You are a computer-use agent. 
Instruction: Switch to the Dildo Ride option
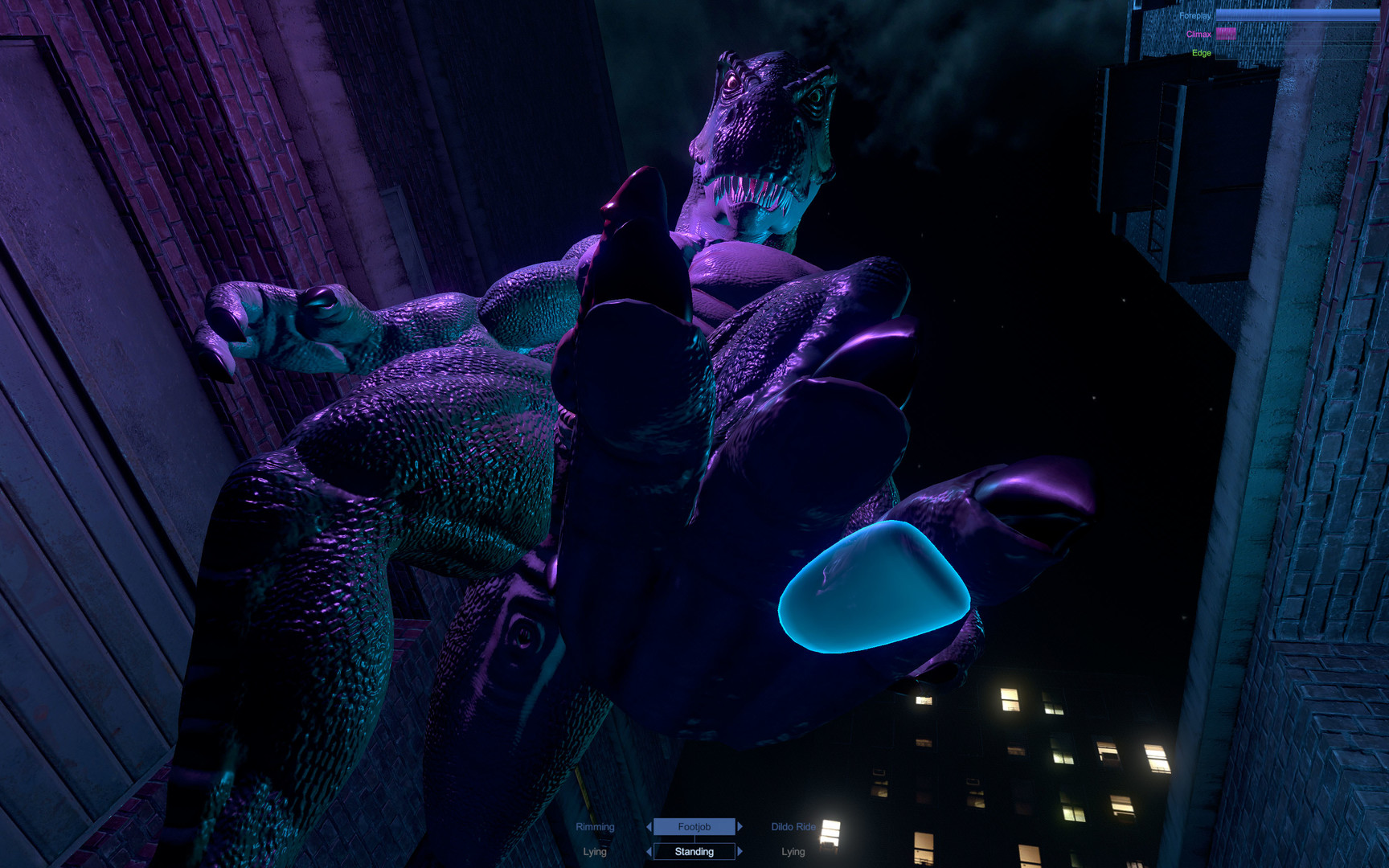tap(793, 826)
